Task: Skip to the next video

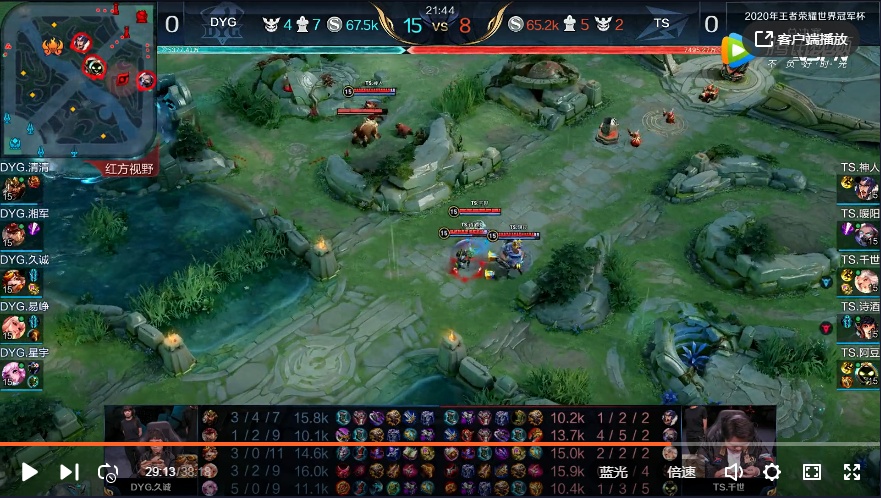Action: pos(69,472)
